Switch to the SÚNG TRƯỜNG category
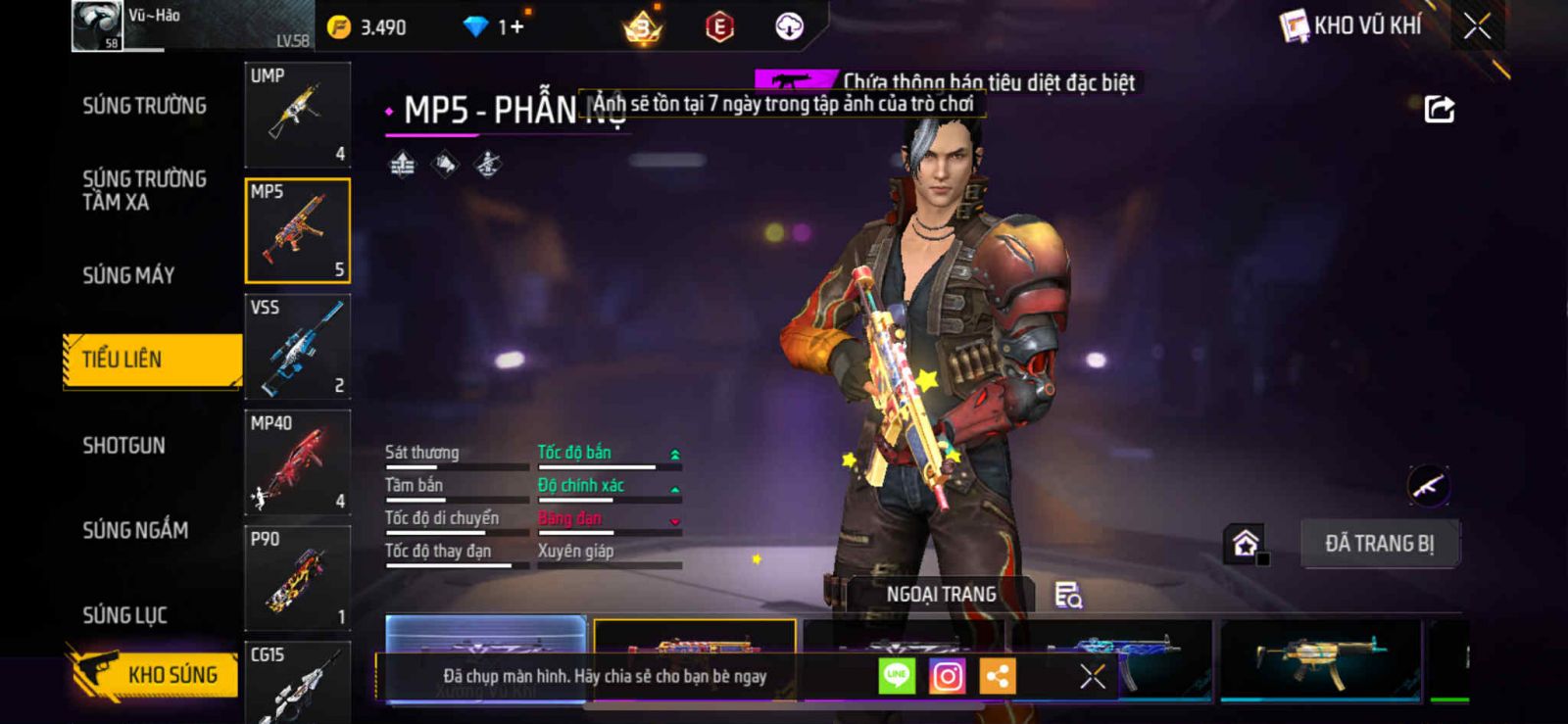Screen dimensions: 1568x724 144,106
